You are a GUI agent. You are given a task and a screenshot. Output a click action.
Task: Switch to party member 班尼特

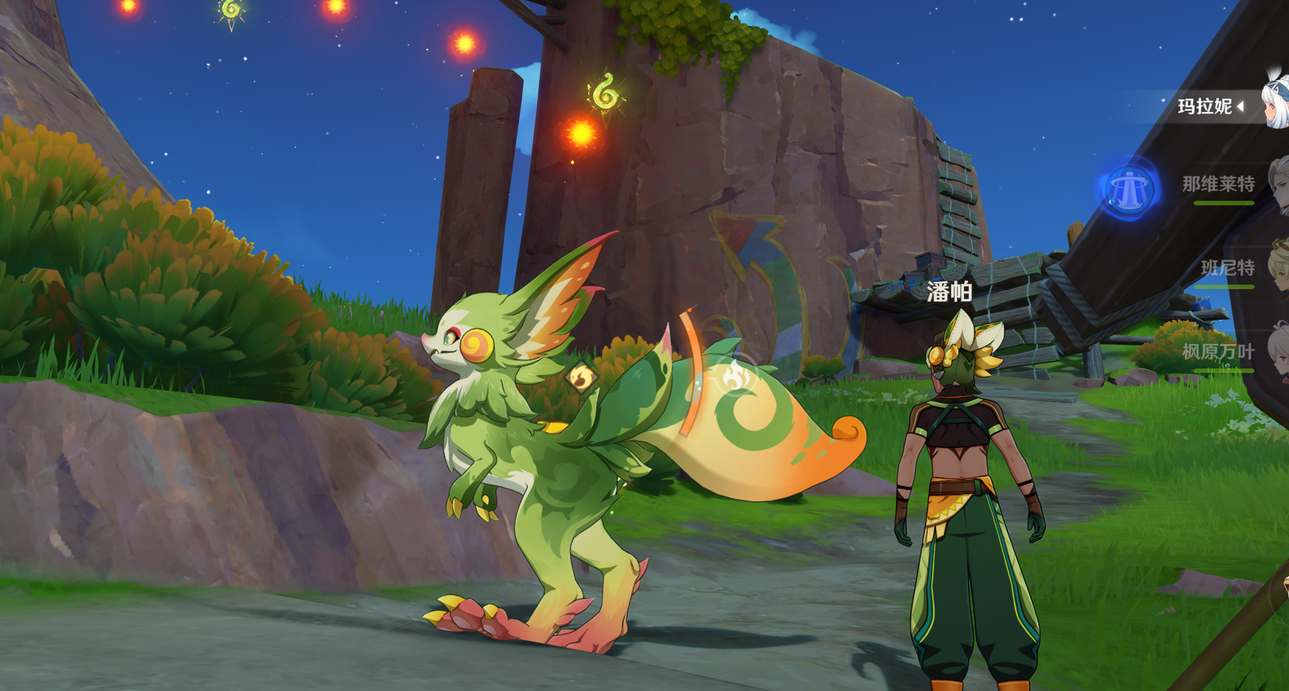point(1227,268)
